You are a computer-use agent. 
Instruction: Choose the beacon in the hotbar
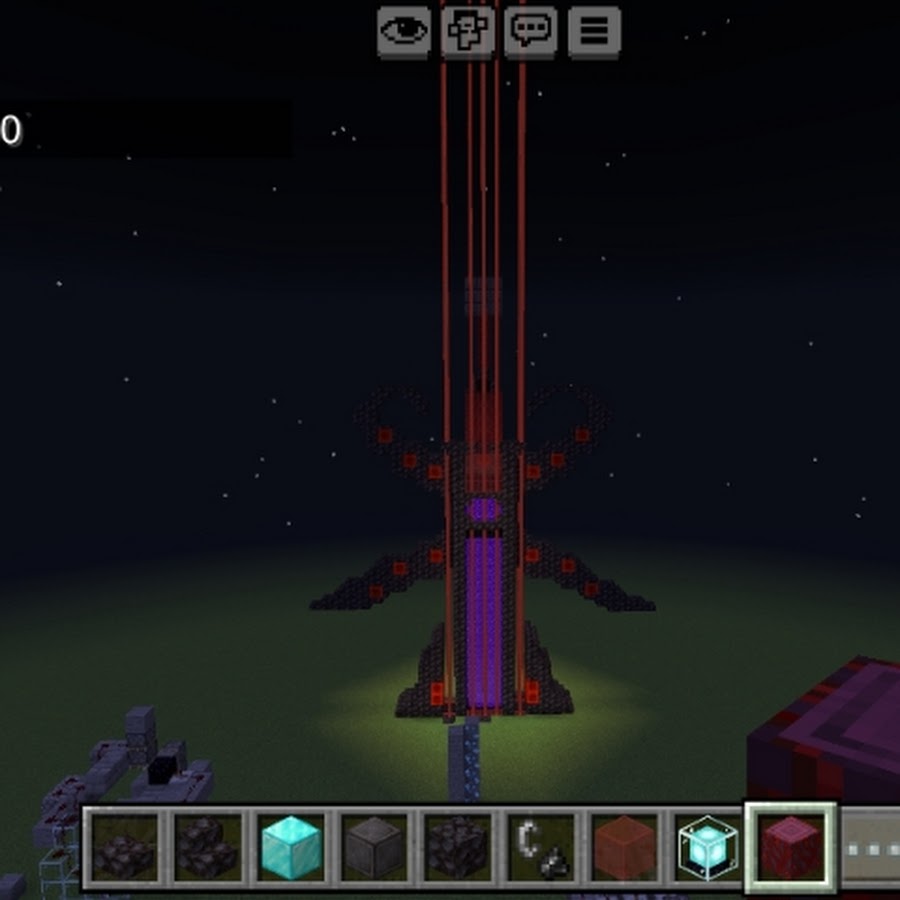[x=708, y=848]
